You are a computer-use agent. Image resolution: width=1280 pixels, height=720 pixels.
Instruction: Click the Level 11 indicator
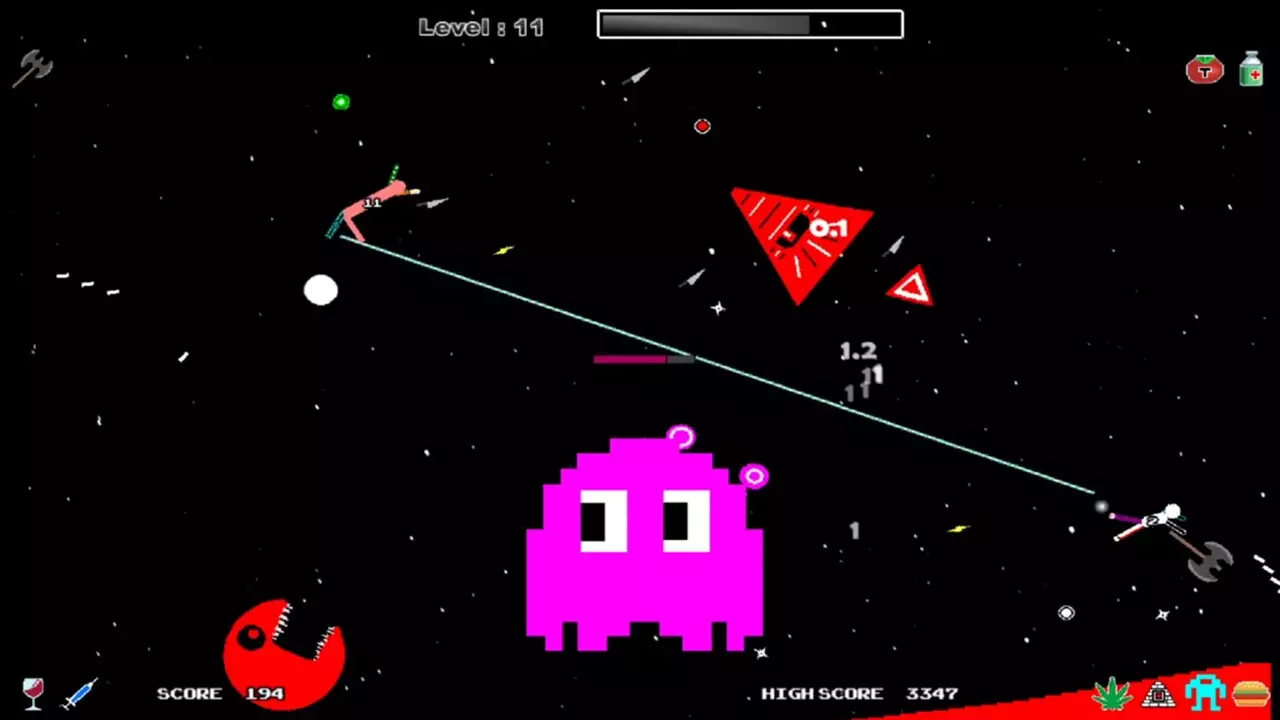[481, 27]
